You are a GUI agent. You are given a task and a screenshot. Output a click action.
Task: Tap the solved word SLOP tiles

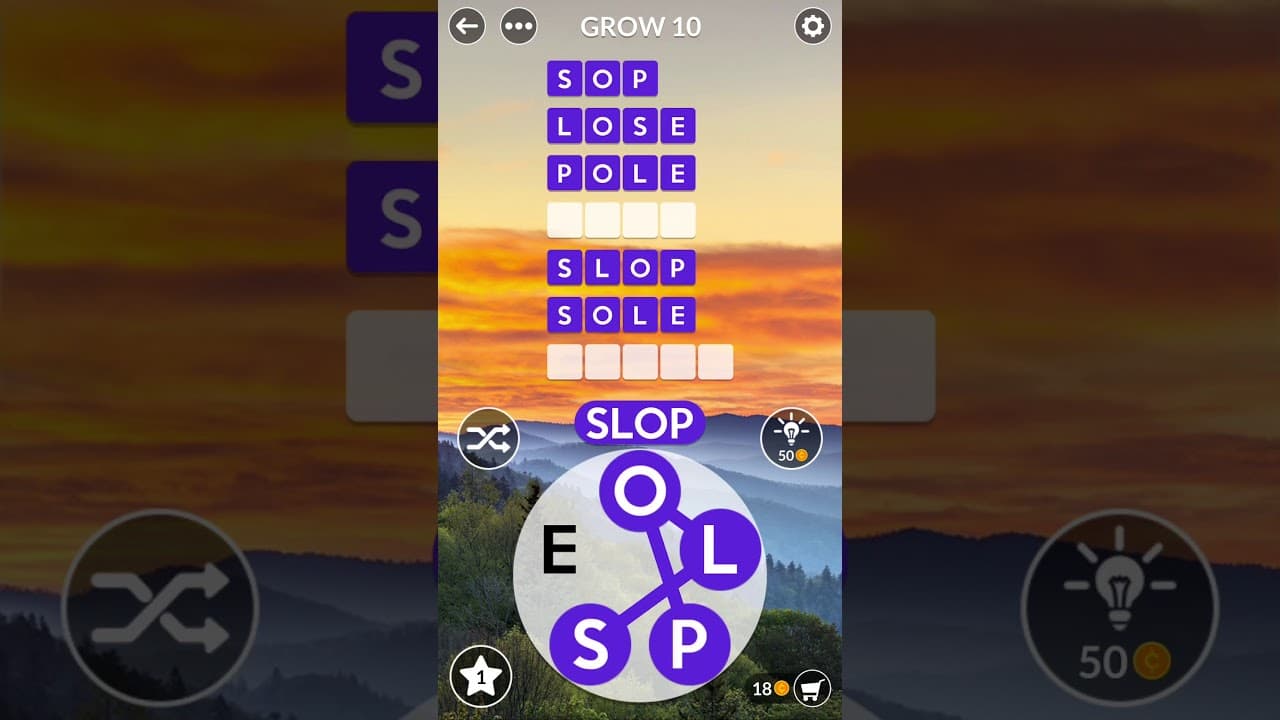pyautogui.click(x=621, y=267)
